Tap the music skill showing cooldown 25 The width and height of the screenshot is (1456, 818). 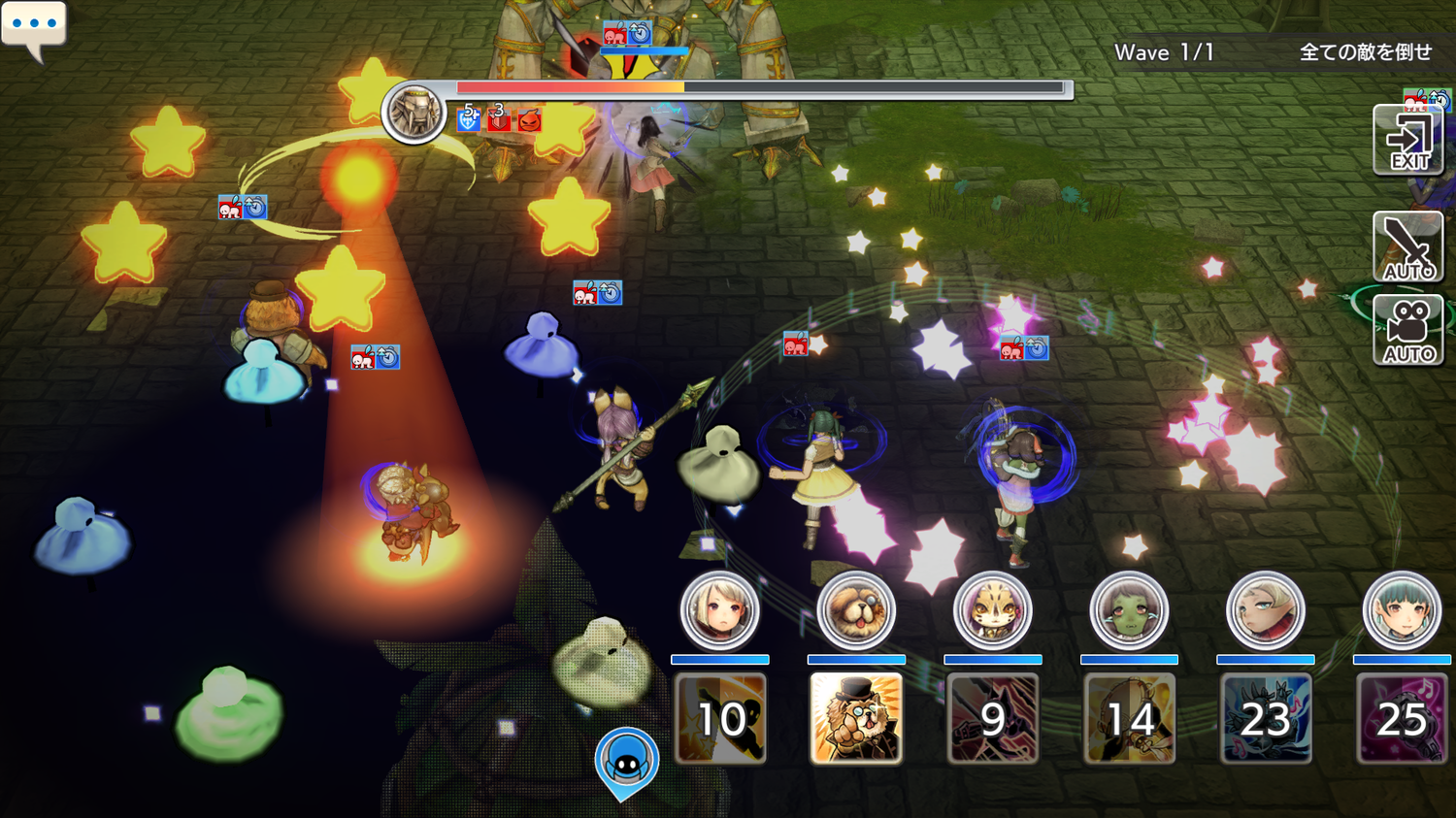click(1402, 719)
